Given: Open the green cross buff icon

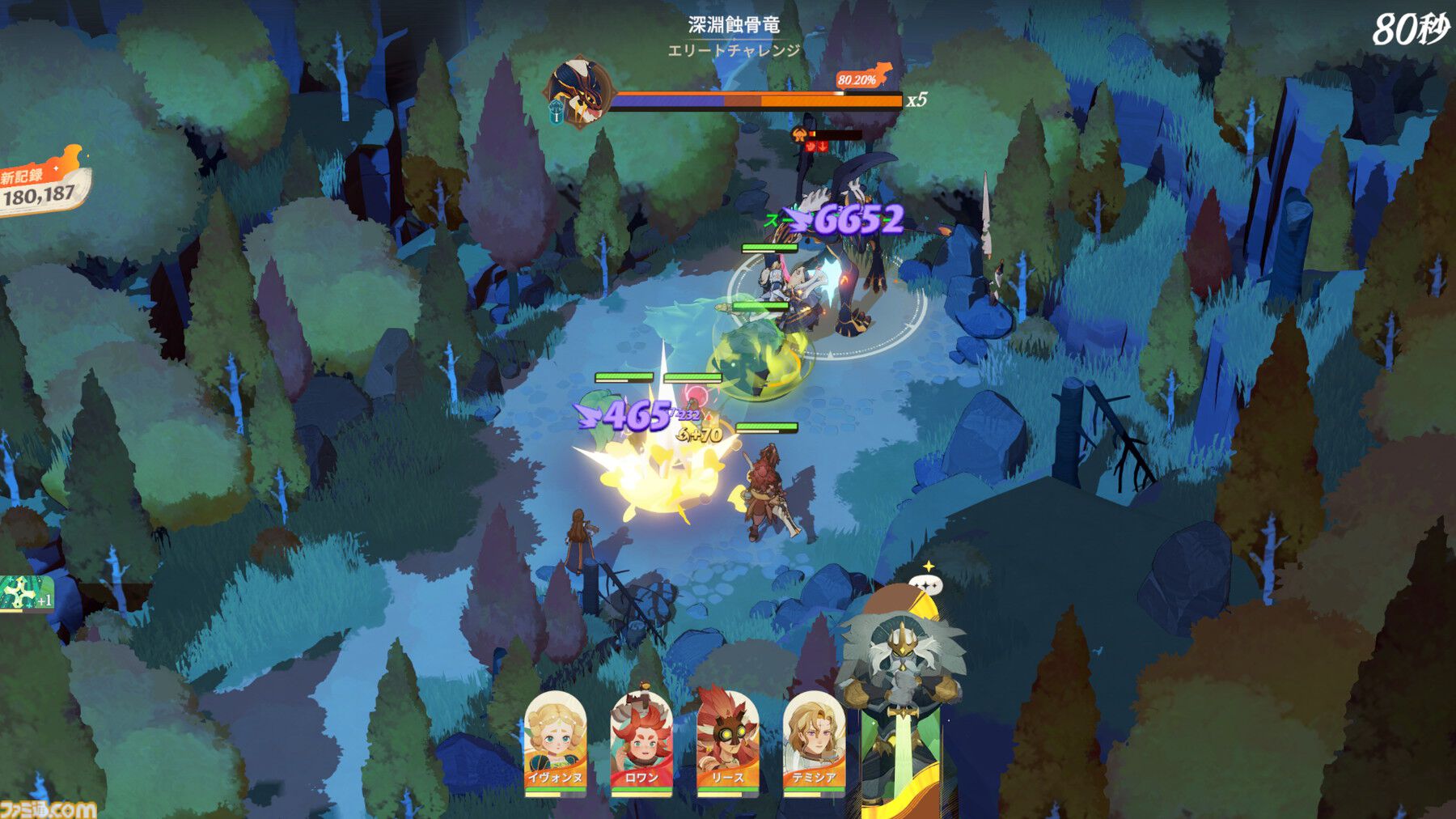Looking at the screenshot, I should (x=23, y=595).
